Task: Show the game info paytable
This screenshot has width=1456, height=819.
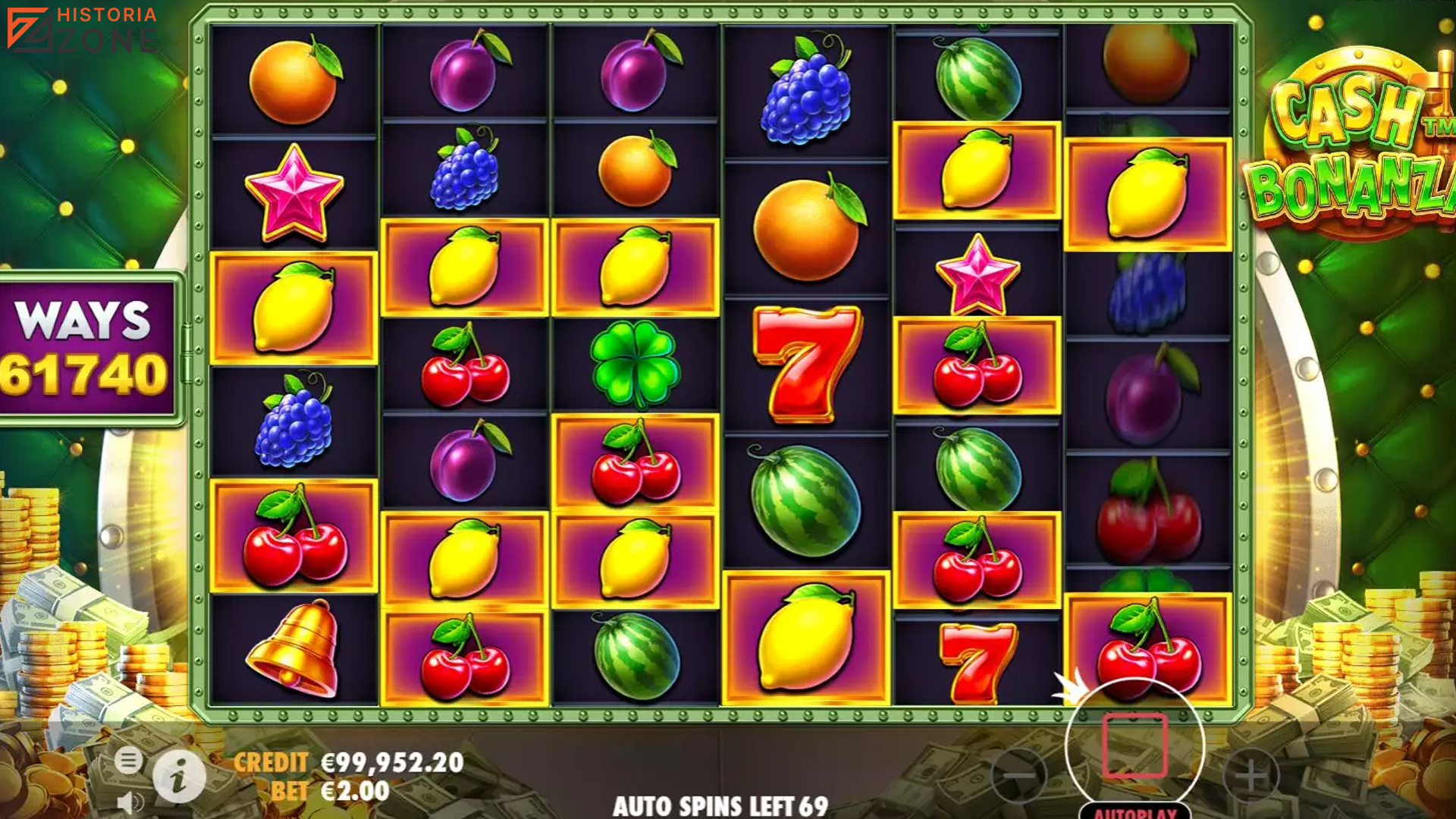Action: 179,777
